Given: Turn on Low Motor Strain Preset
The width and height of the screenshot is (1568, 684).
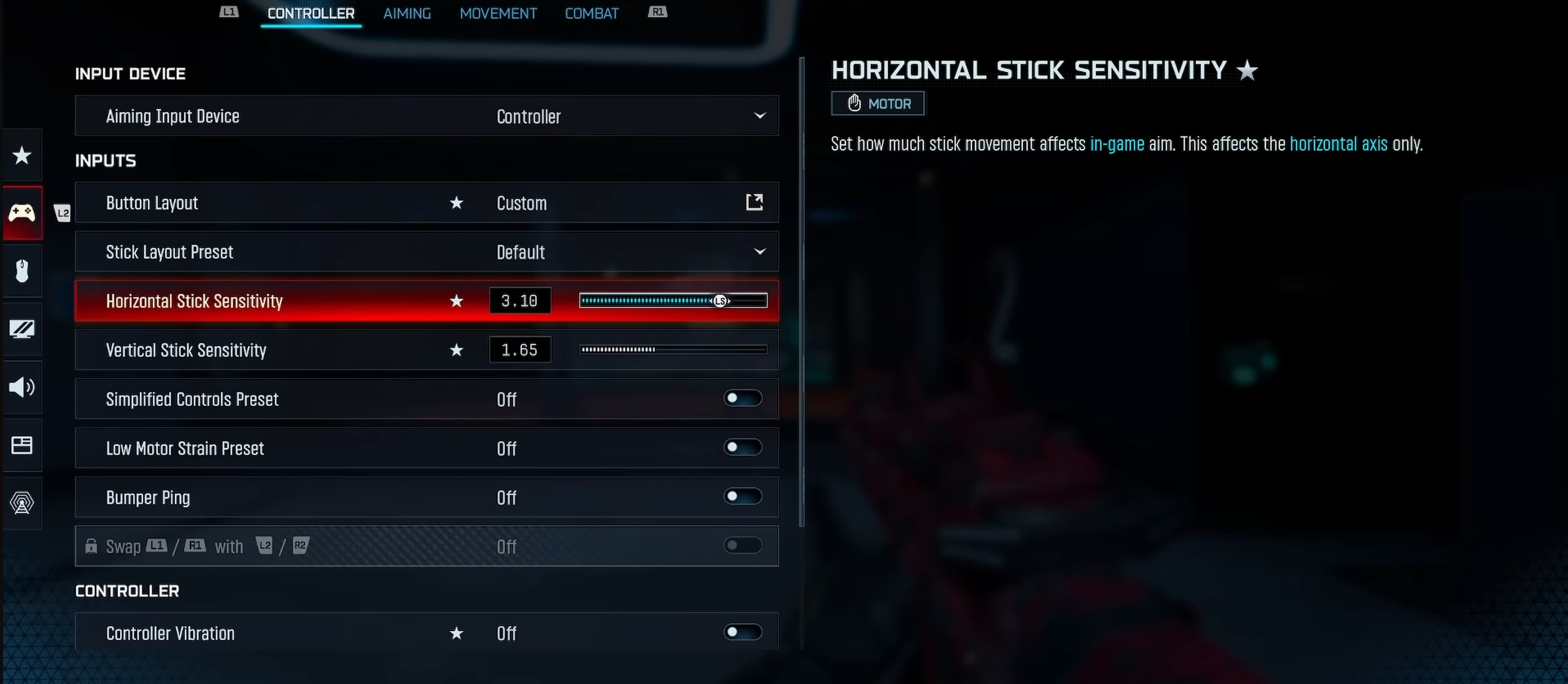Looking at the screenshot, I should click(x=742, y=448).
